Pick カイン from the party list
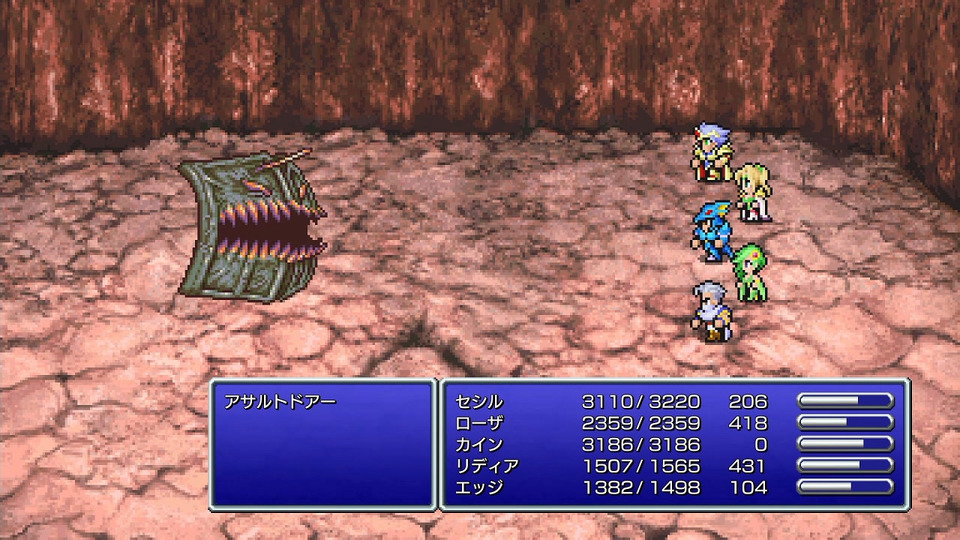960x540 pixels. click(x=479, y=445)
